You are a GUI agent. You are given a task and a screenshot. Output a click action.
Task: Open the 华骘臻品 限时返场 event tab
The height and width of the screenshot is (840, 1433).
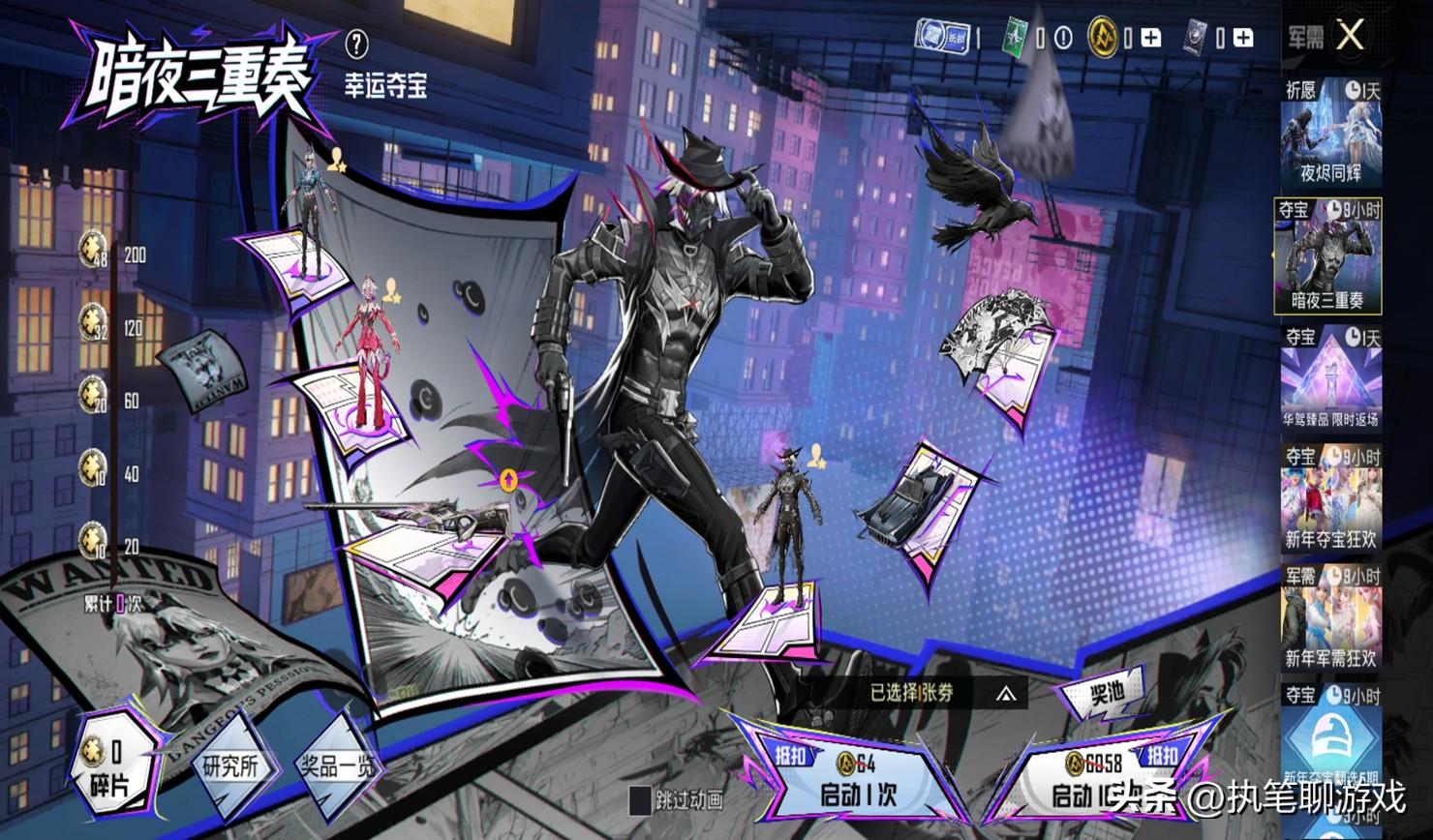pos(1330,377)
